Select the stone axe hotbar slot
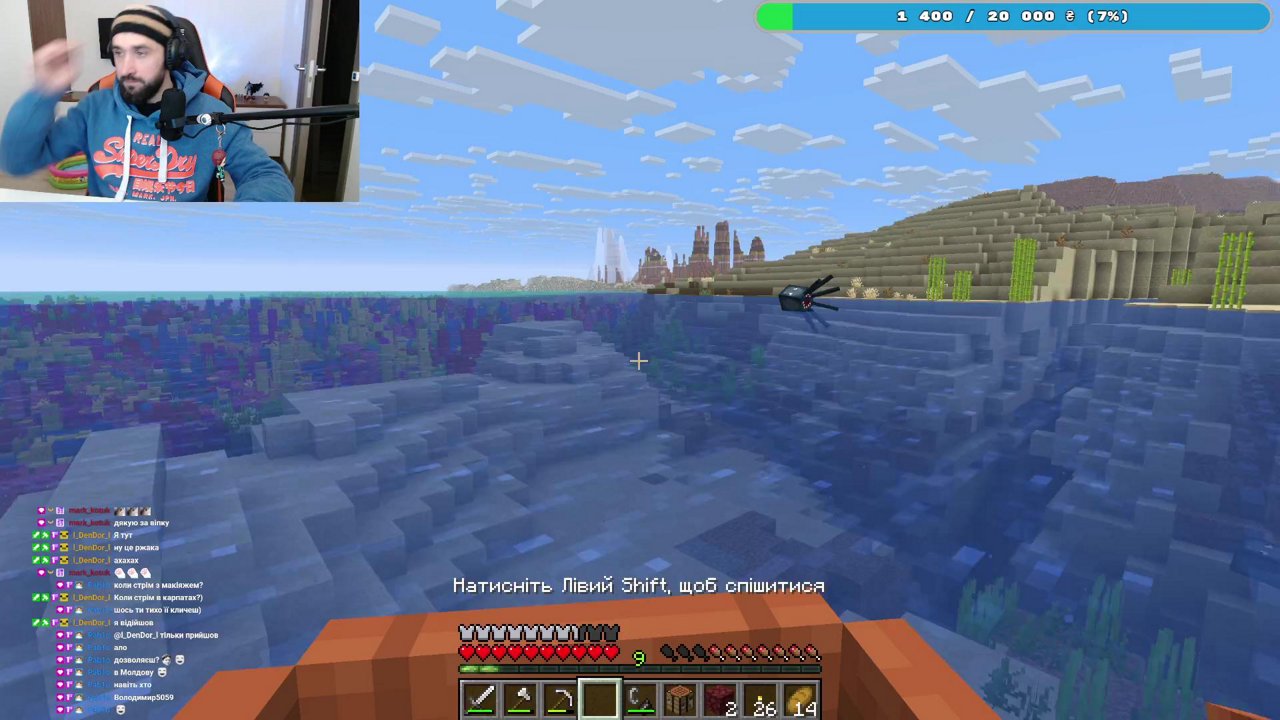 click(x=521, y=697)
